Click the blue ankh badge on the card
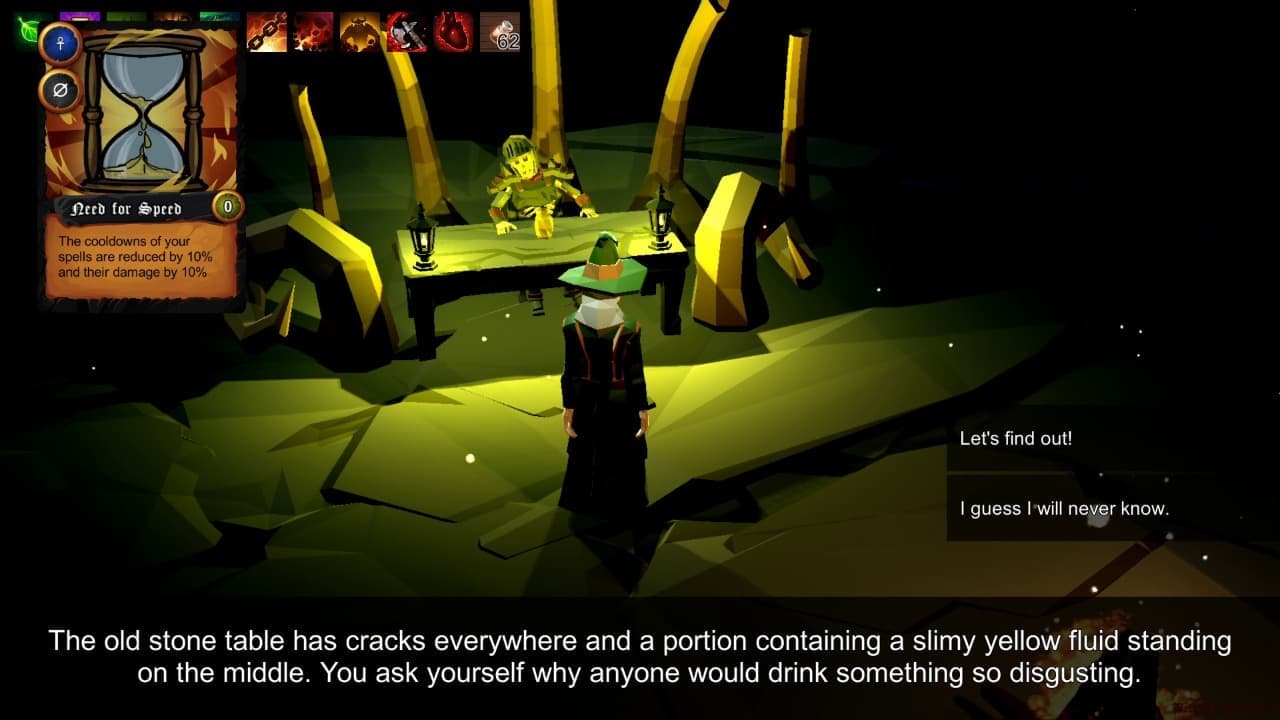 pos(59,44)
